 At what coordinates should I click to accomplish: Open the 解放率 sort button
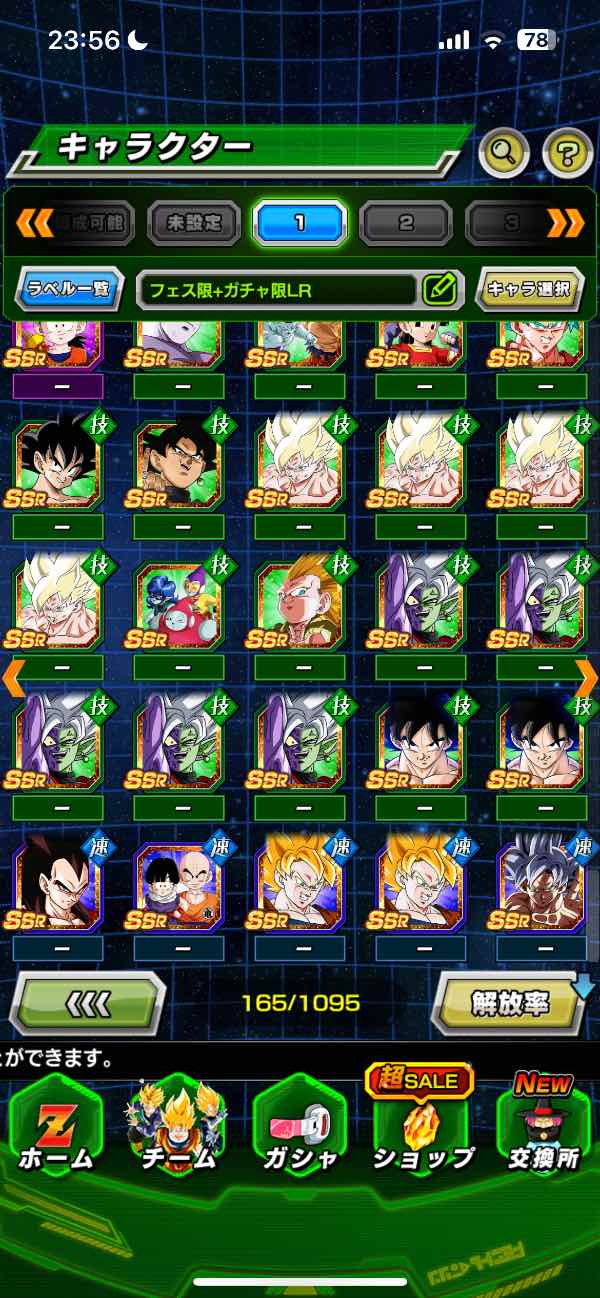tap(510, 1002)
